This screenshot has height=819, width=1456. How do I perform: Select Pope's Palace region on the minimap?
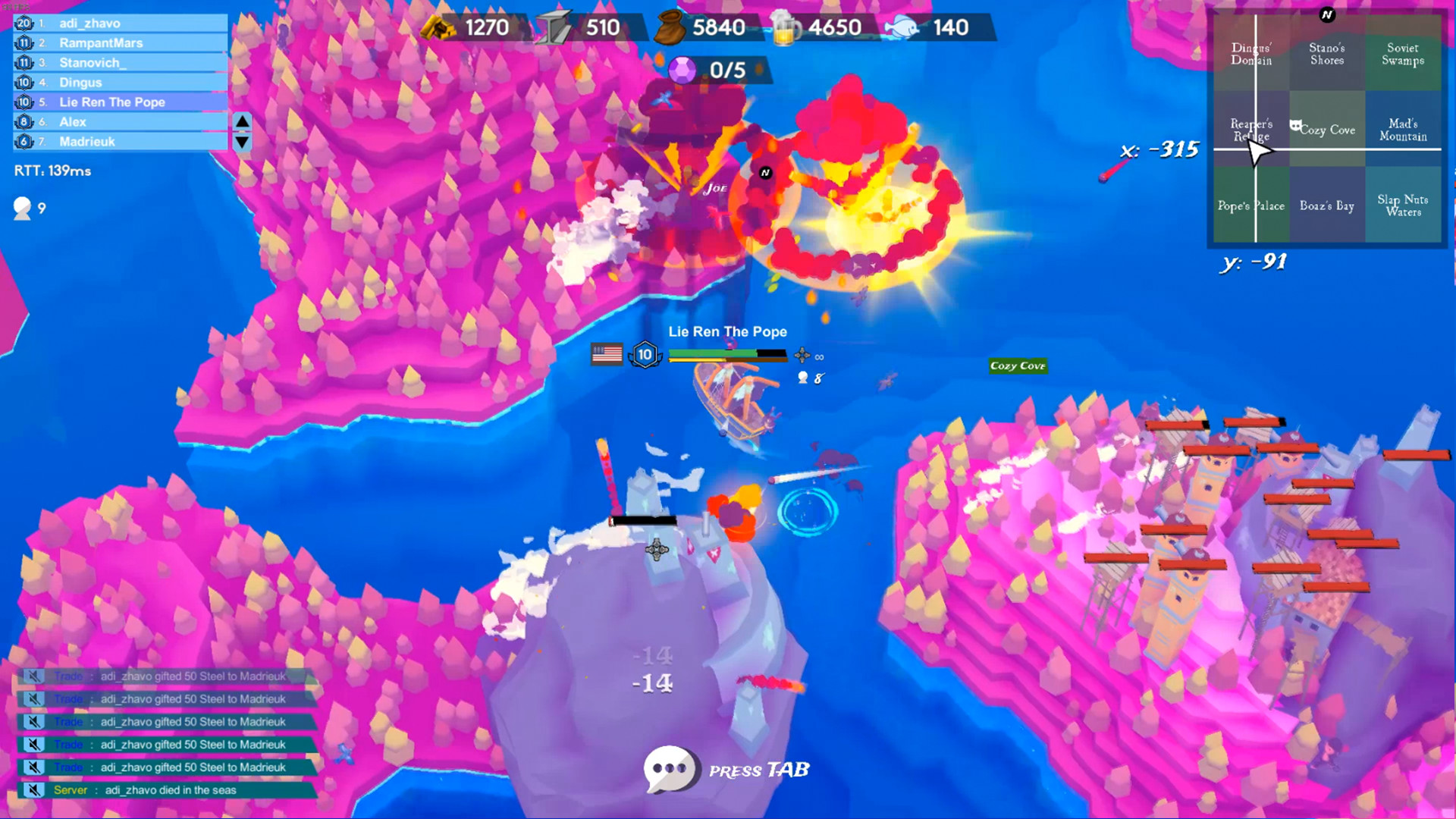pyautogui.click(x=1251, y=206)
